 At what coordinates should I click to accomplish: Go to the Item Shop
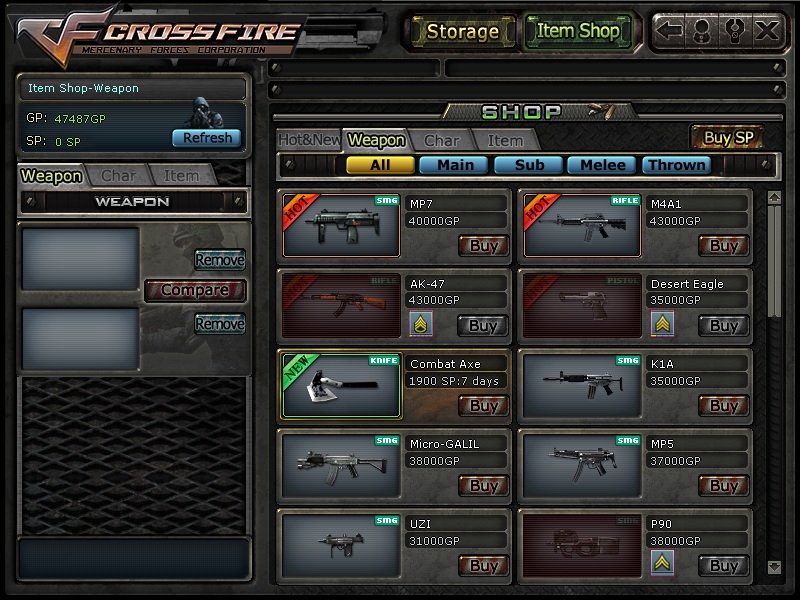[578, 31]
